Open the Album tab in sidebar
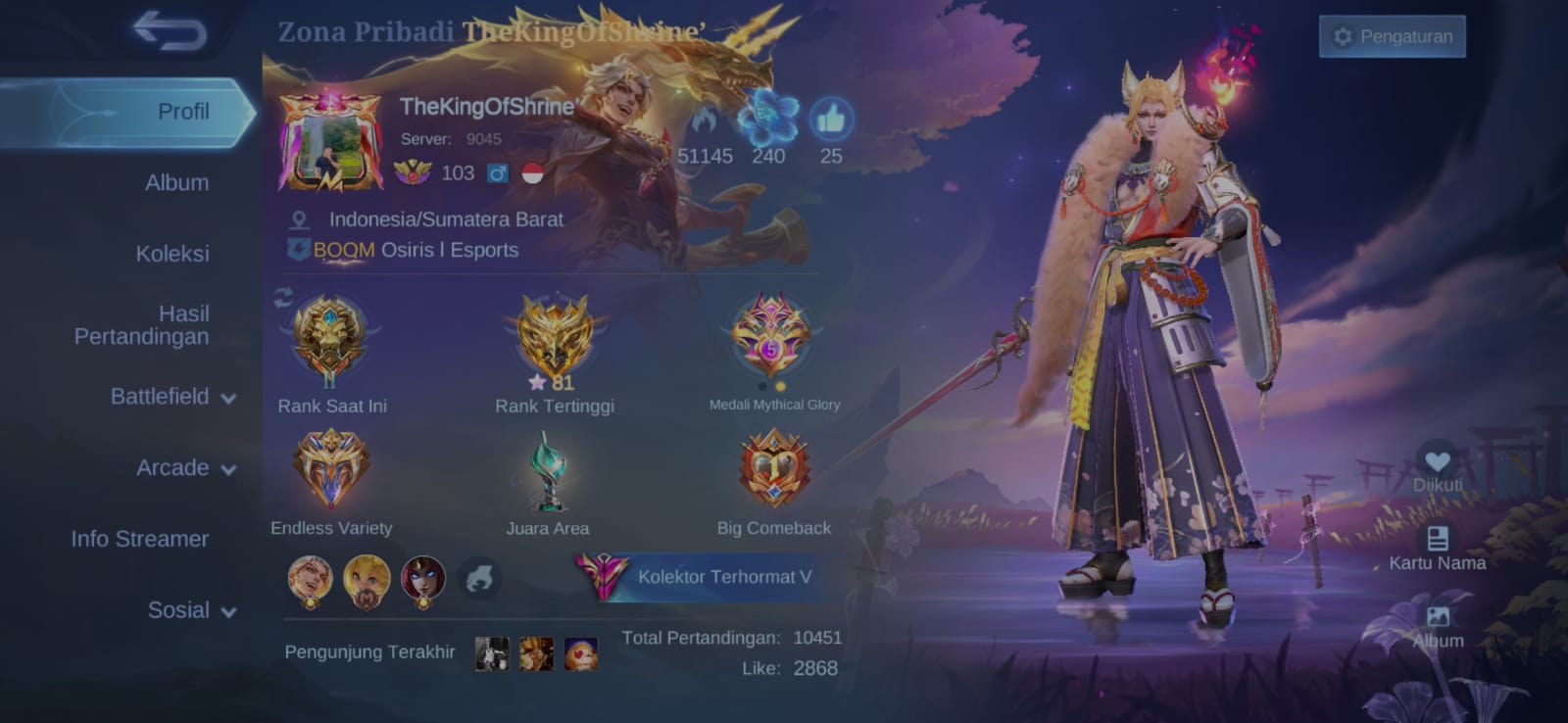Screen dimensions: 1568x723 tap(176, 183)
